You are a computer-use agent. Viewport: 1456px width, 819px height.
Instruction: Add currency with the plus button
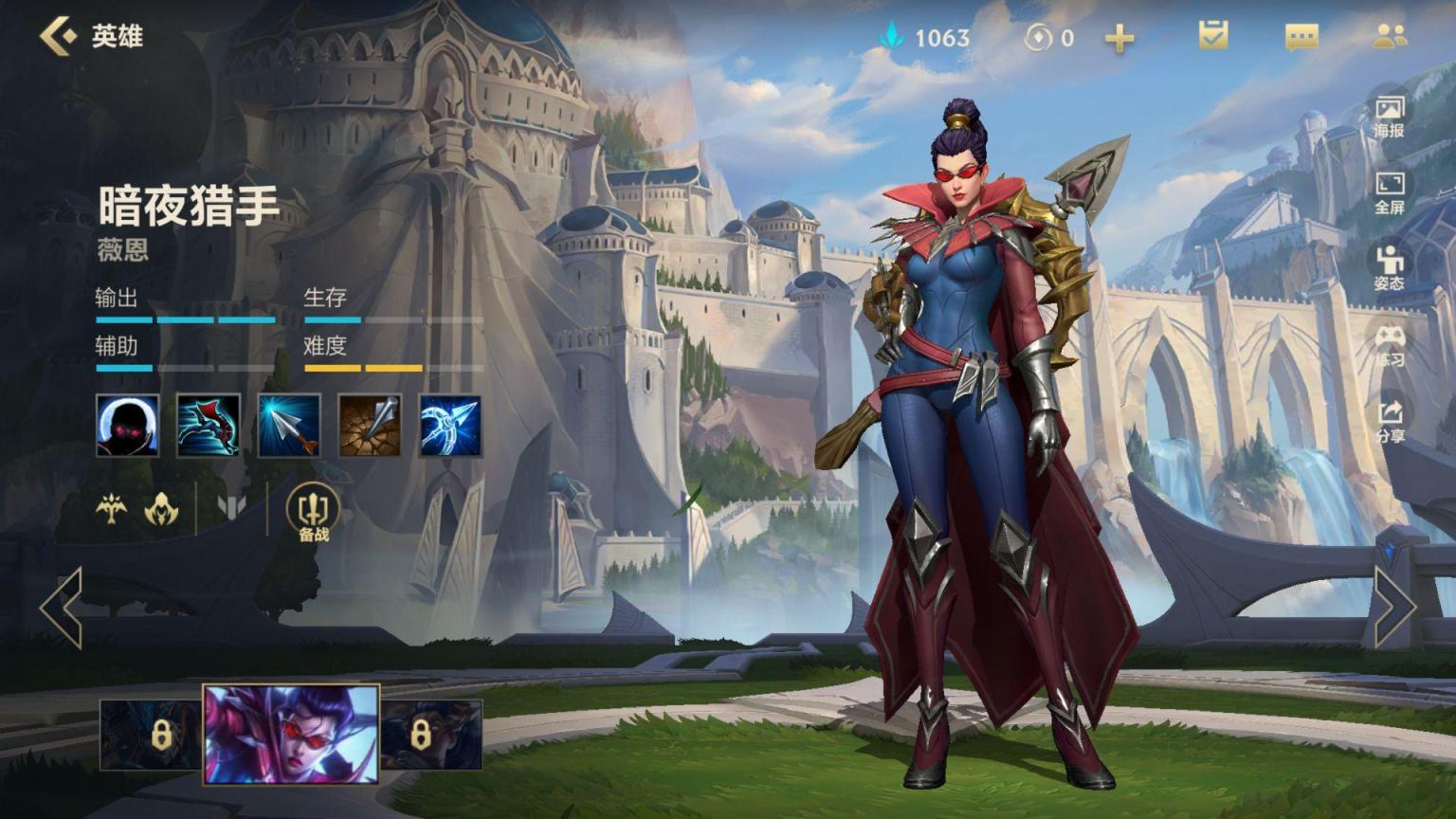point(1119,38)
